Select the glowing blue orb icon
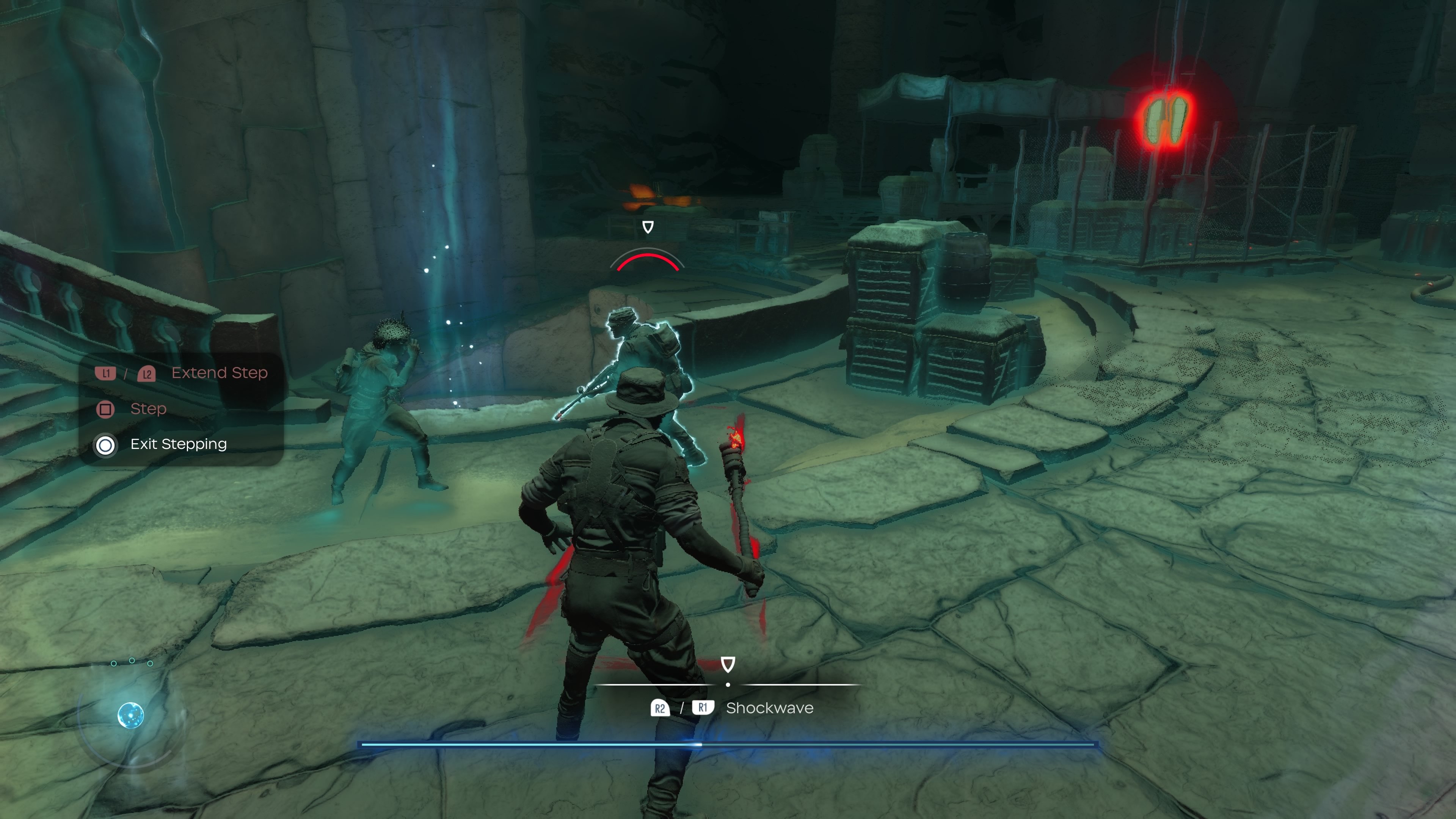 tap(130, 715)
